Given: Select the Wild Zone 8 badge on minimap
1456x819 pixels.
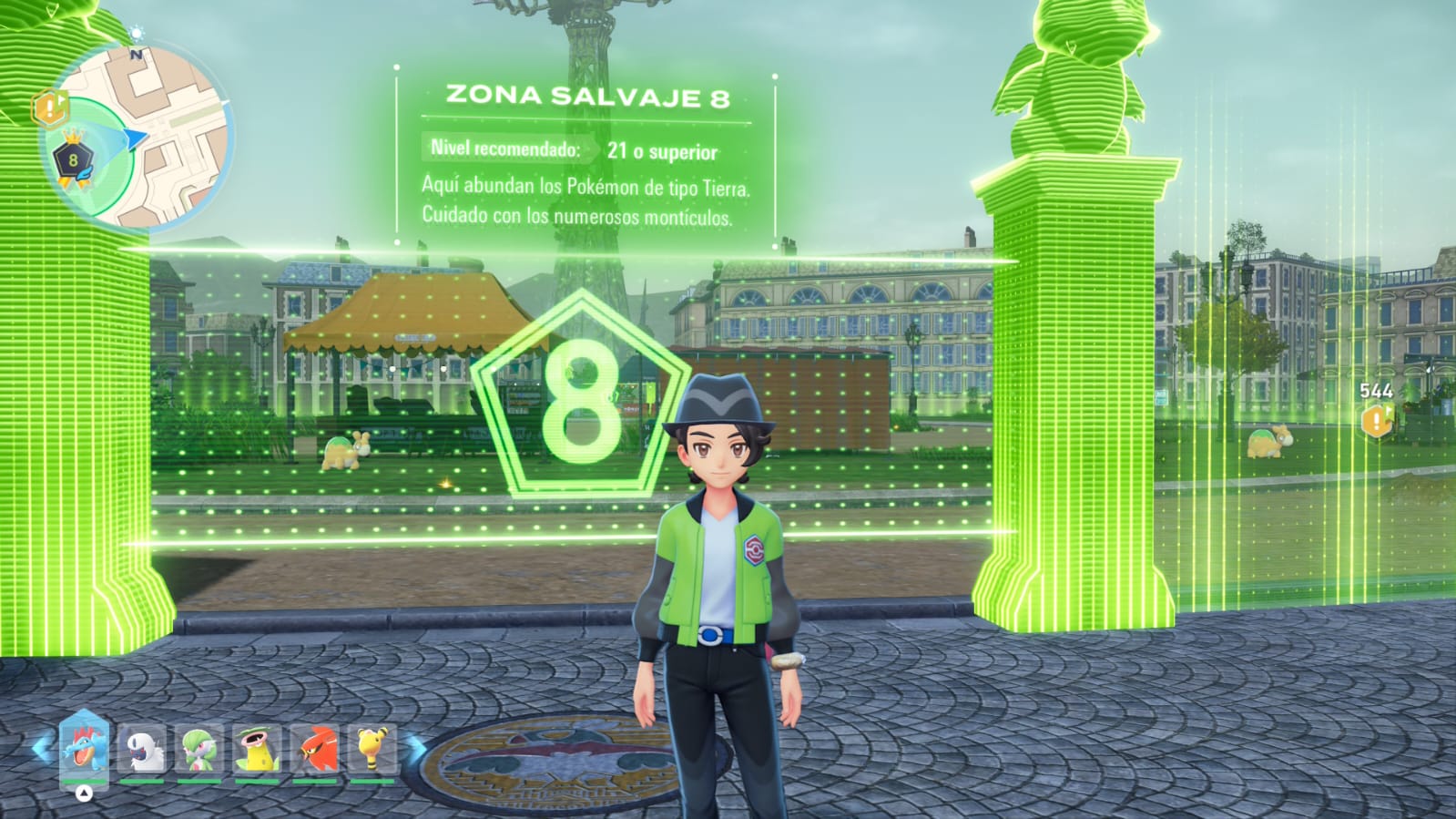Looking at the screenshot, I should coord(73,161).
